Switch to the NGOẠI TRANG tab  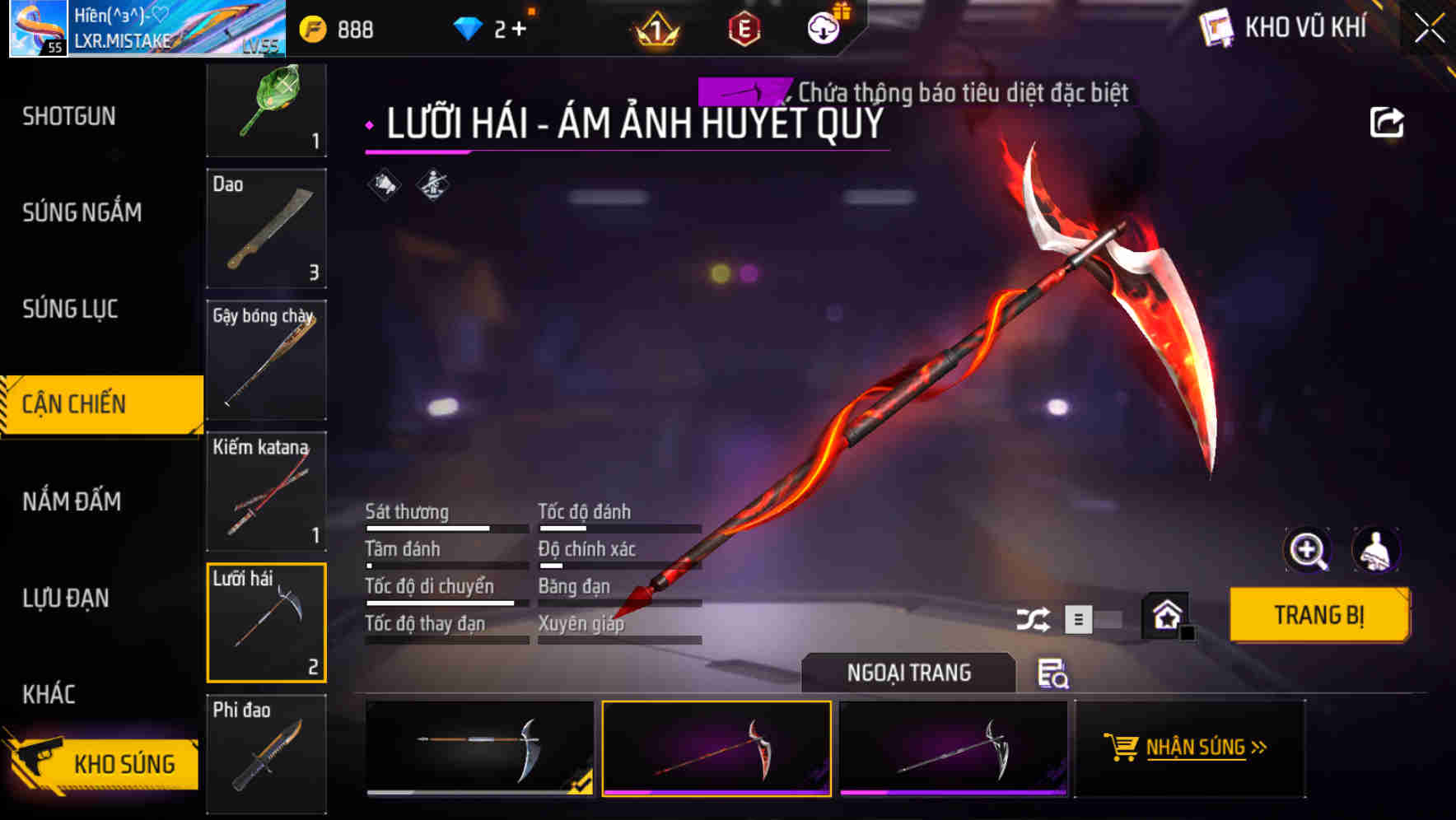tap(909, 672)
